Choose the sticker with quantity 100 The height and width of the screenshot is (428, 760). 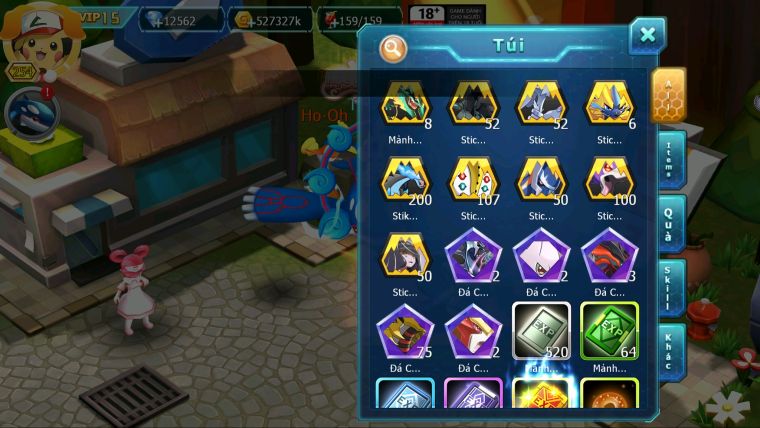609,180
